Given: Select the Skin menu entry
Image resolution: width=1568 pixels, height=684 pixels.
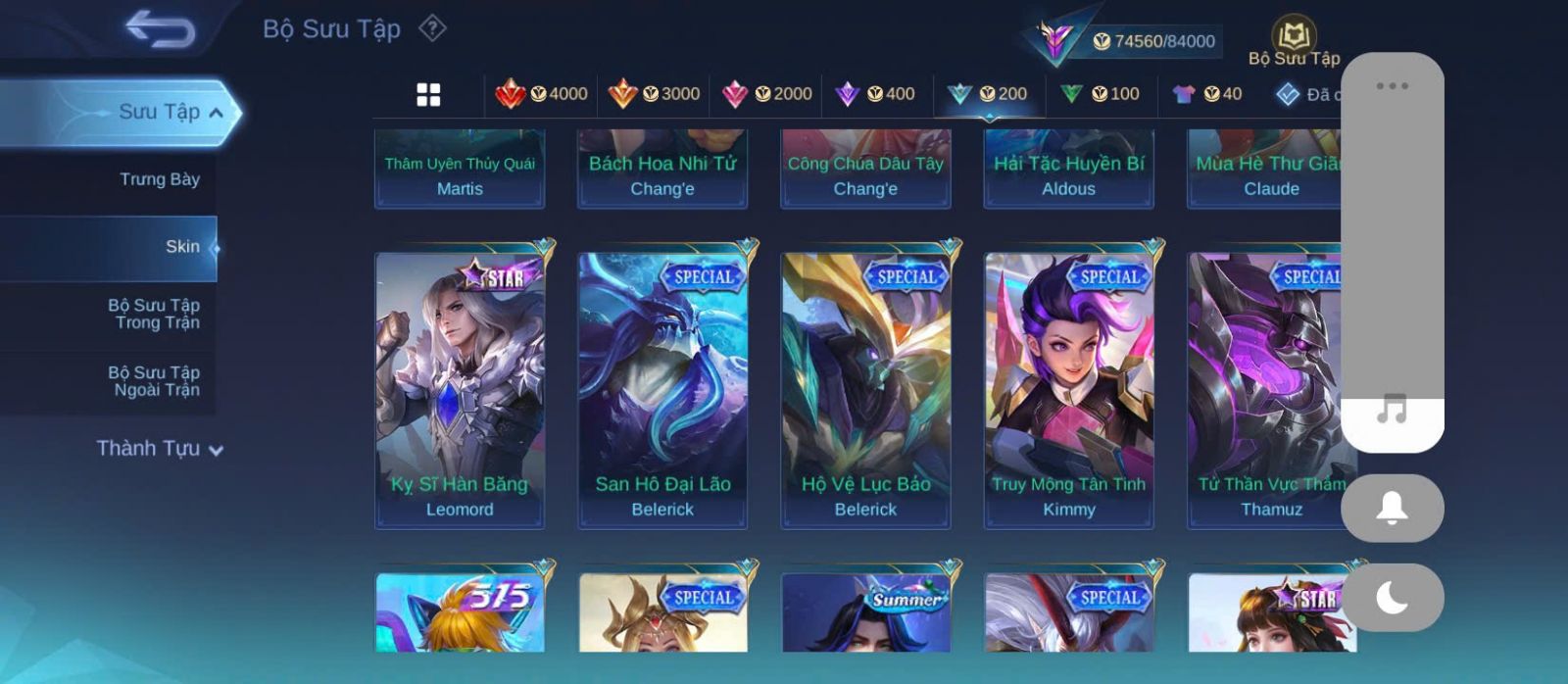Looking at the screenshot, I should point(181,247).
